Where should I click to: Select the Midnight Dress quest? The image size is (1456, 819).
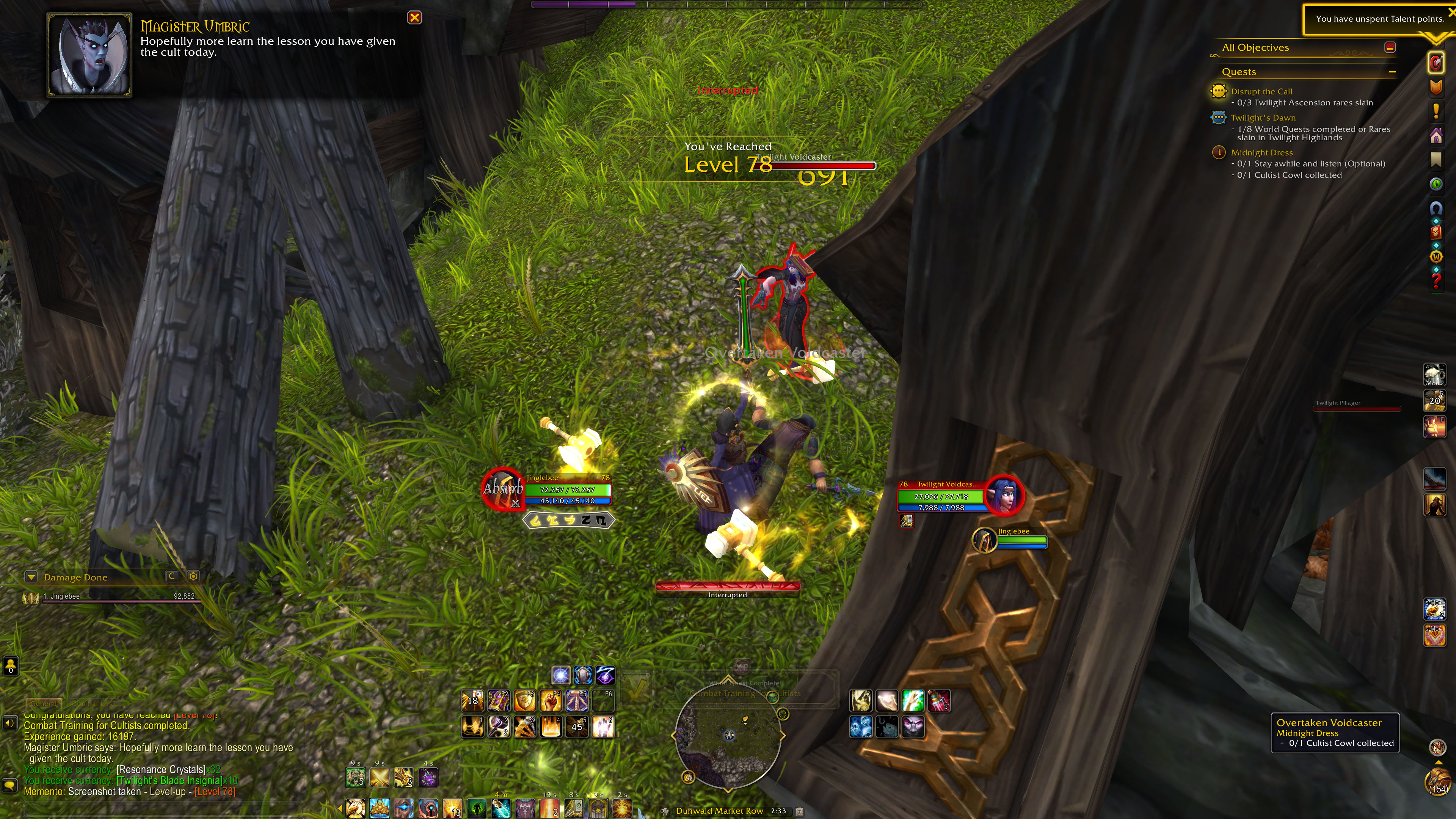pos(1261,152)
